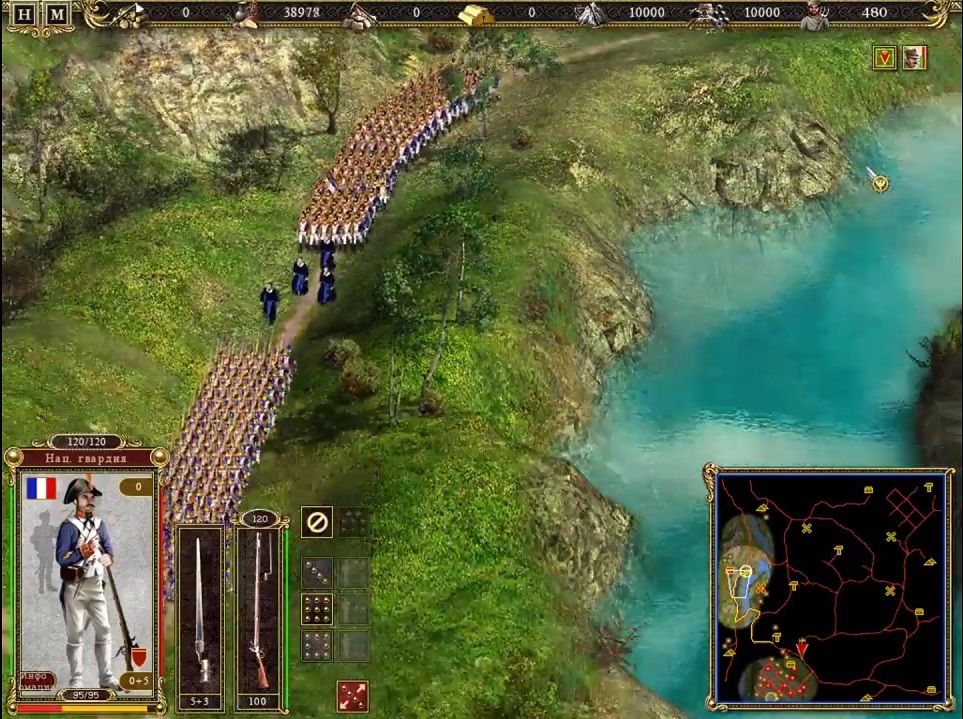Select the officer portrait icon
Screen dimensions: 963x719
point(914,58)
